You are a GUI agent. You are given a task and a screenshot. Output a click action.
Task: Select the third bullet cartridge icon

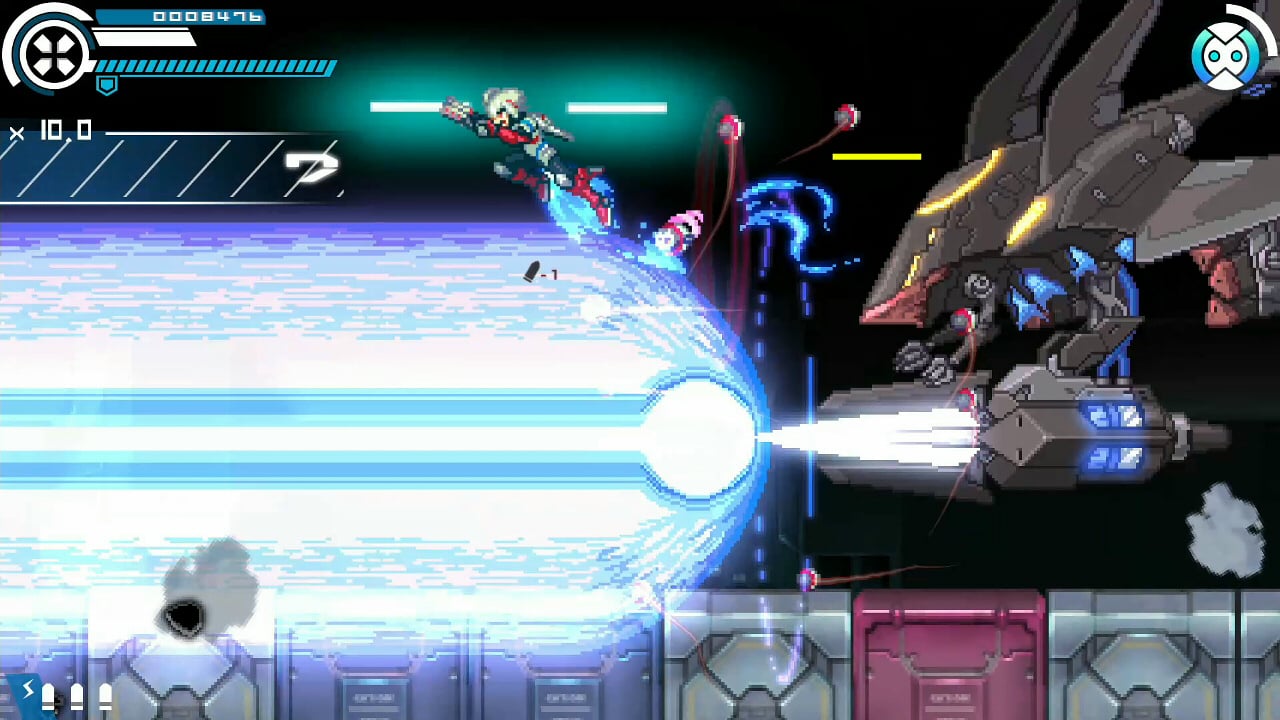click(105, 697)
